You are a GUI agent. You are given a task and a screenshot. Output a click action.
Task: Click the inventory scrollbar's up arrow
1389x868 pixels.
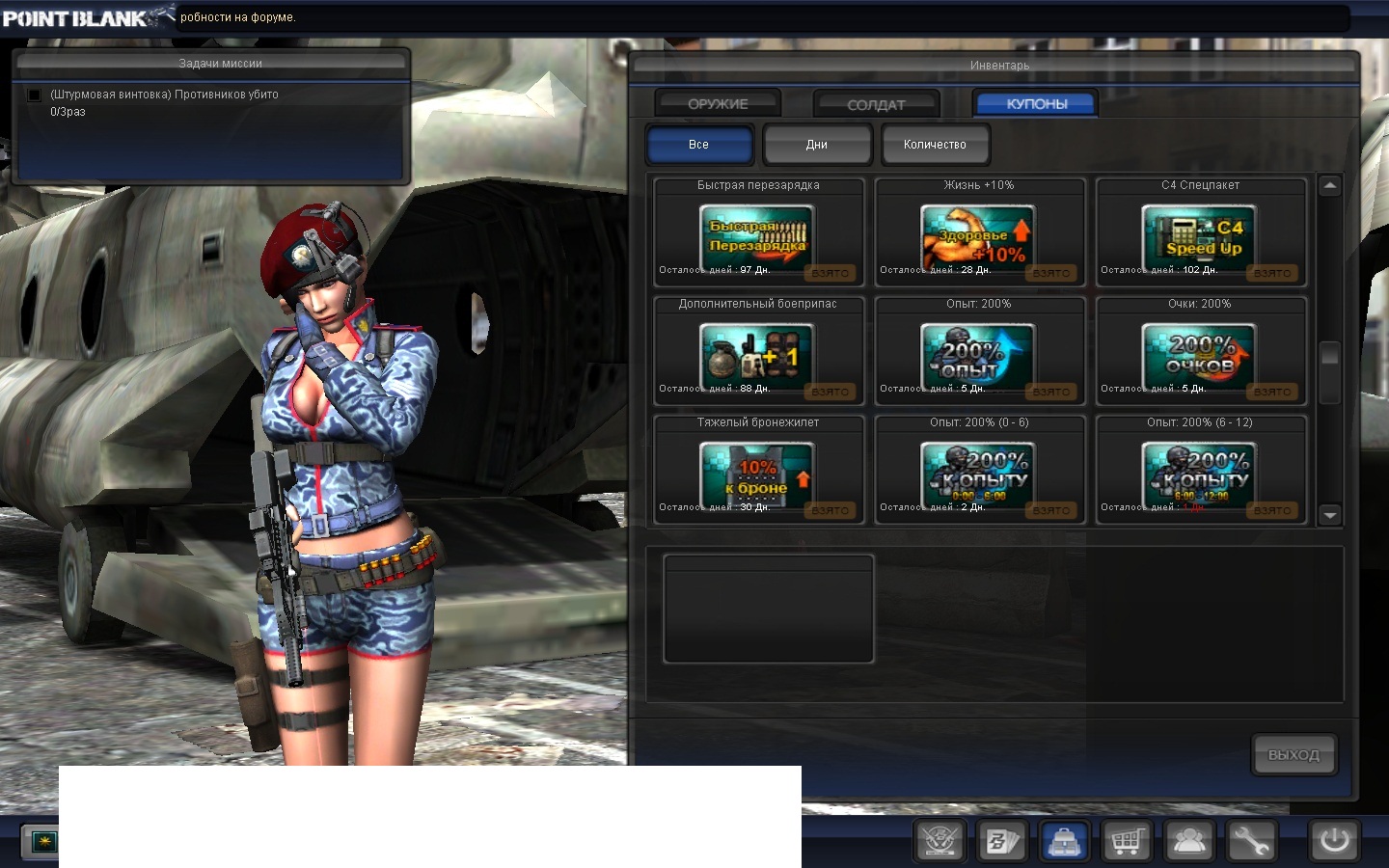pyautogui.click(x=1330, y=185)
